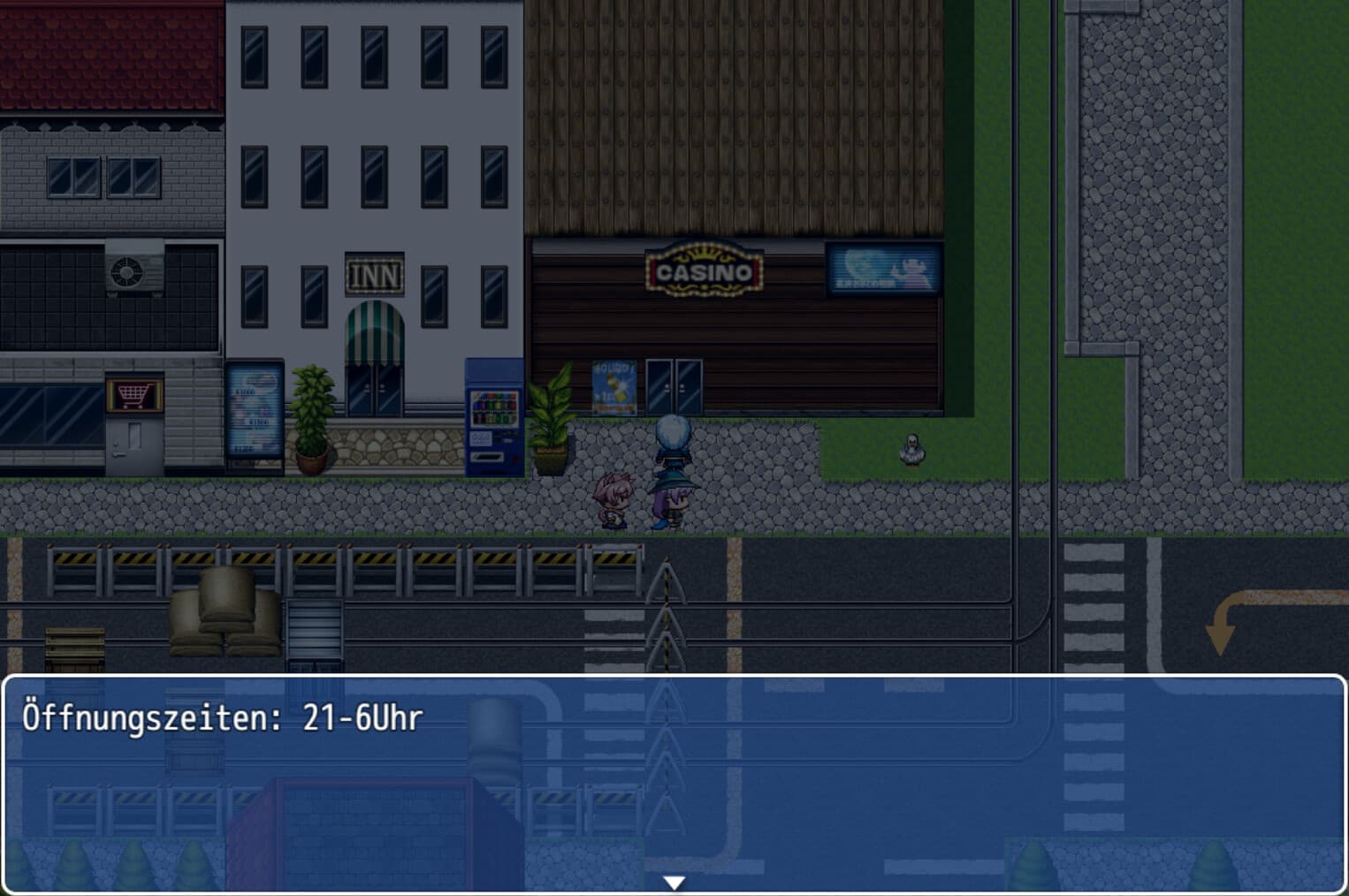
Task: Select the INN sign above the entrance
Action: point(375,275)
